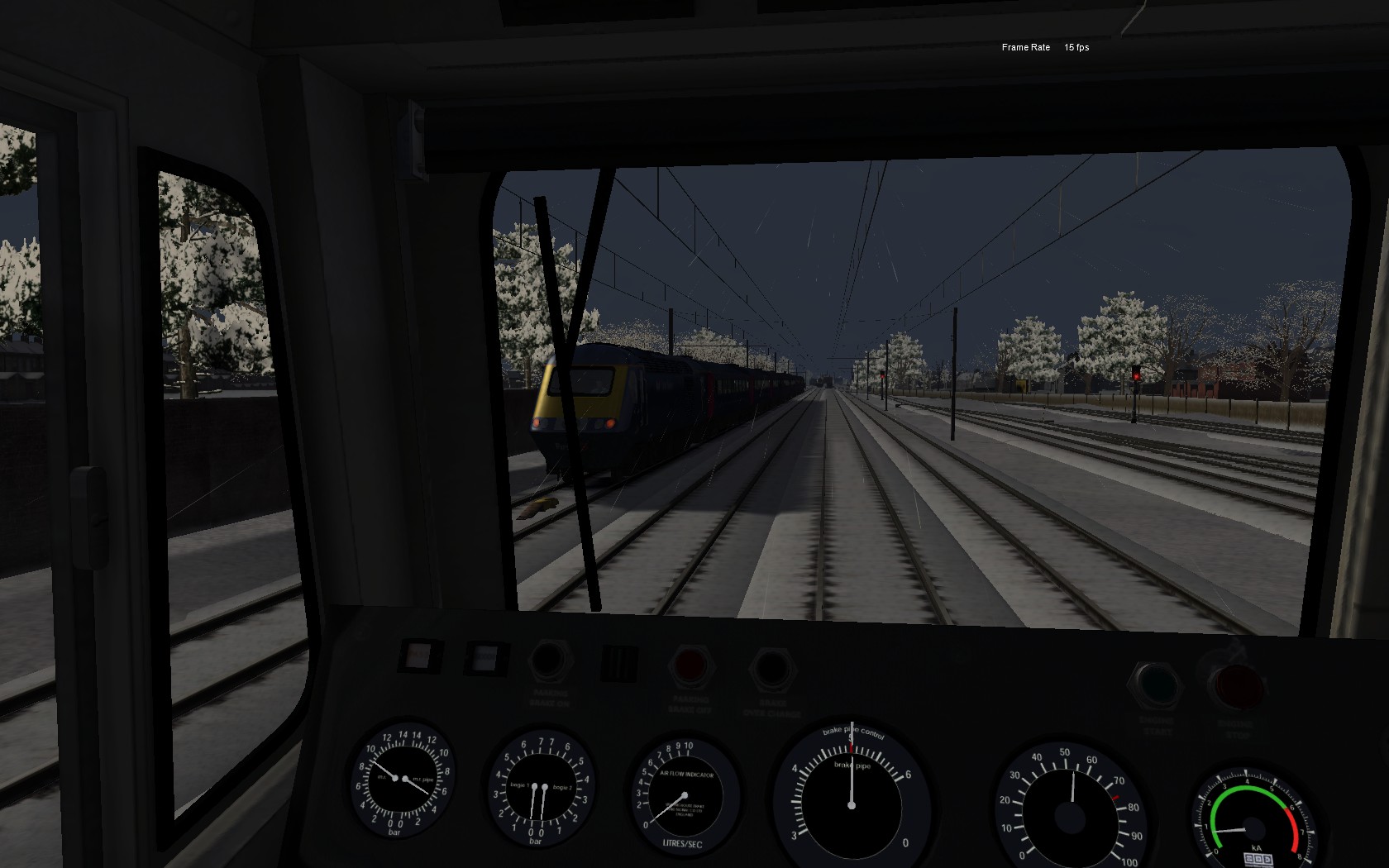The width and height of the screenshot is (1389, 868).
Task: Hit the Engine Start button
Action: click(x=1157, y=684)
